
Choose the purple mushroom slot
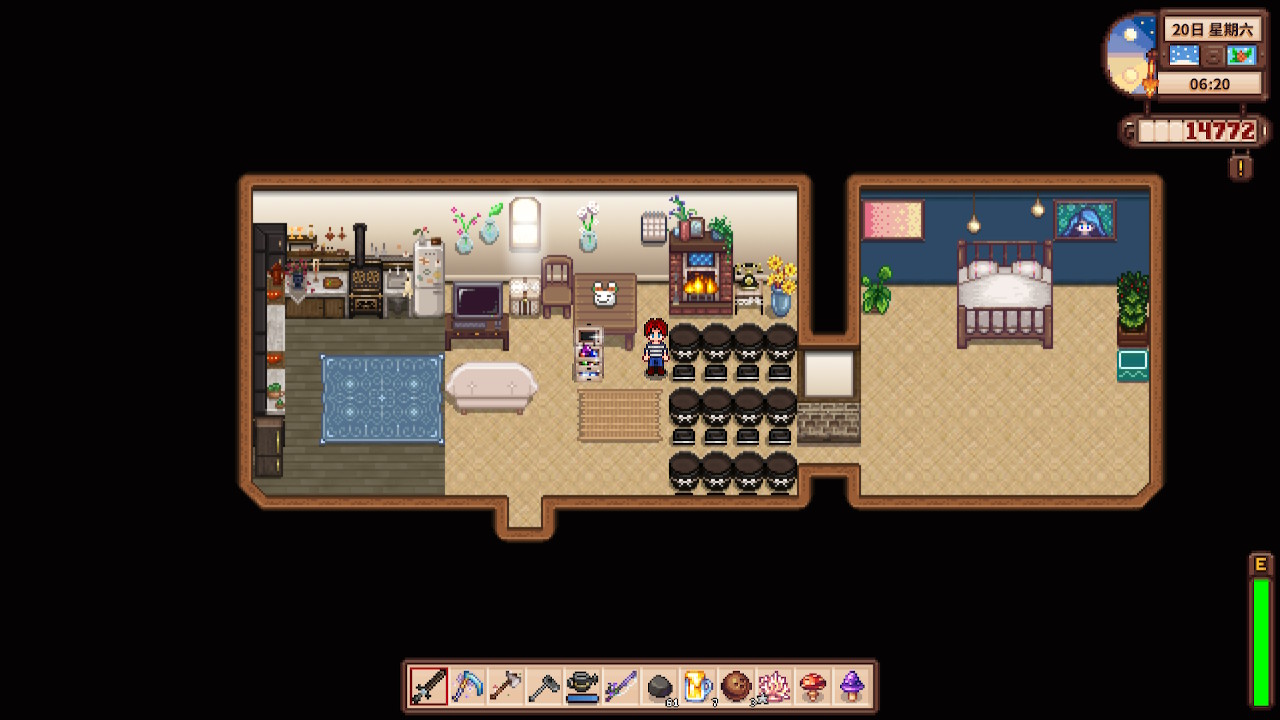point(851,686)
